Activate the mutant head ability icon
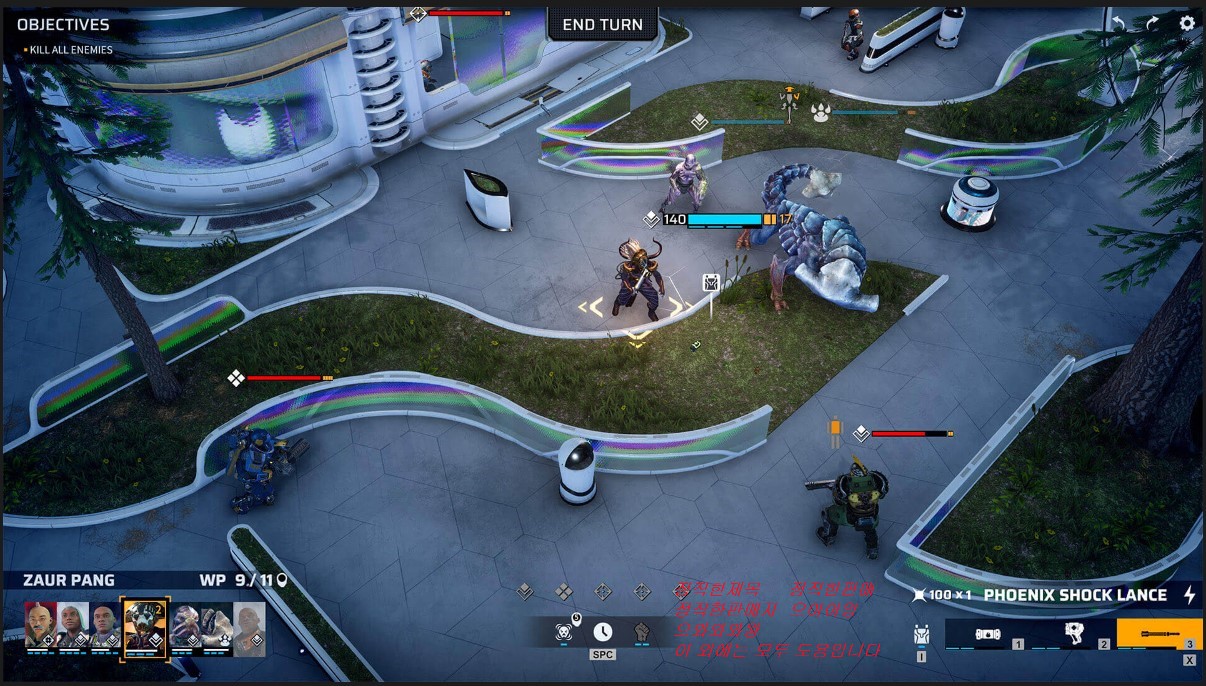Viewport: 1206px width, 686px height. [564, 632]
